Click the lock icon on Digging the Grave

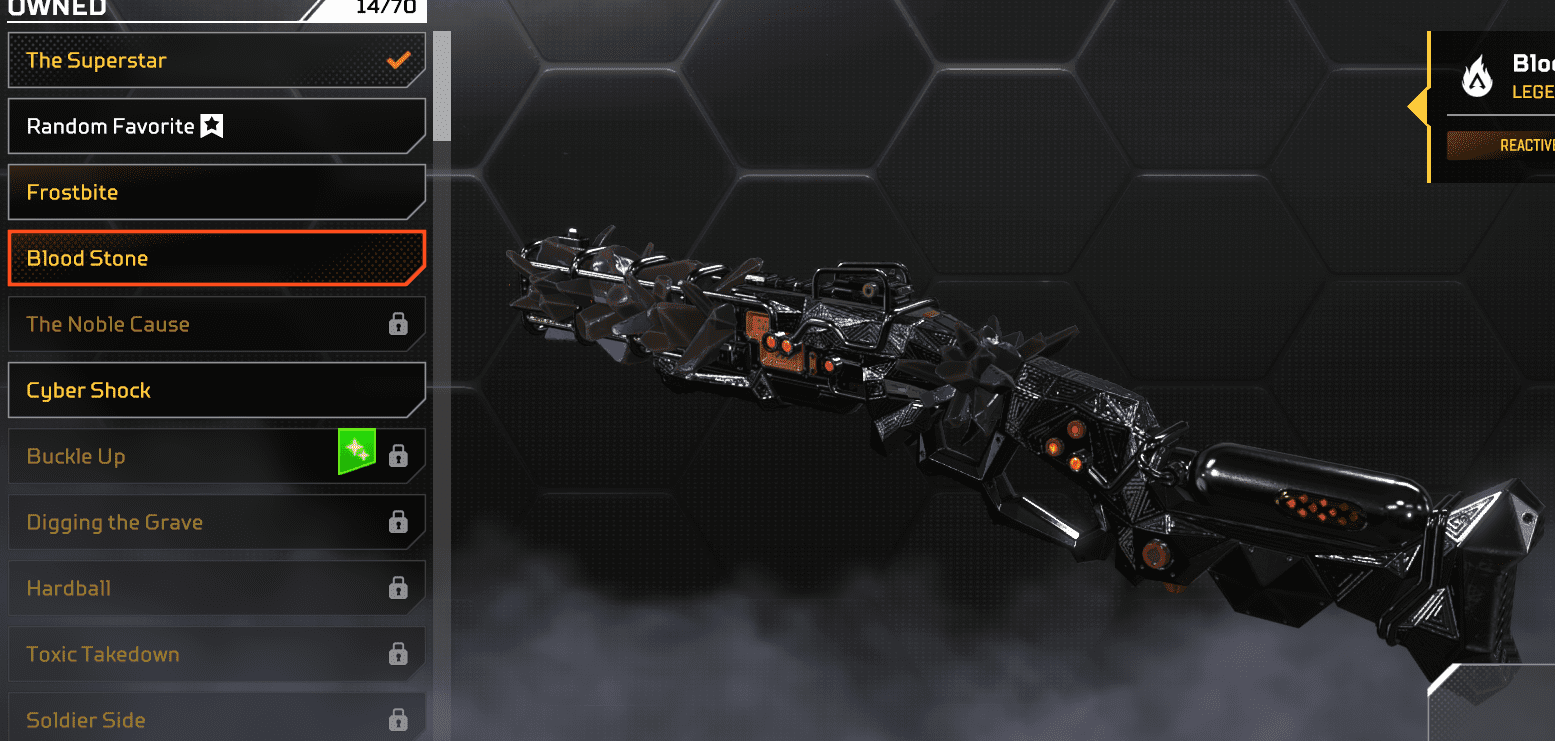(399, 522)
